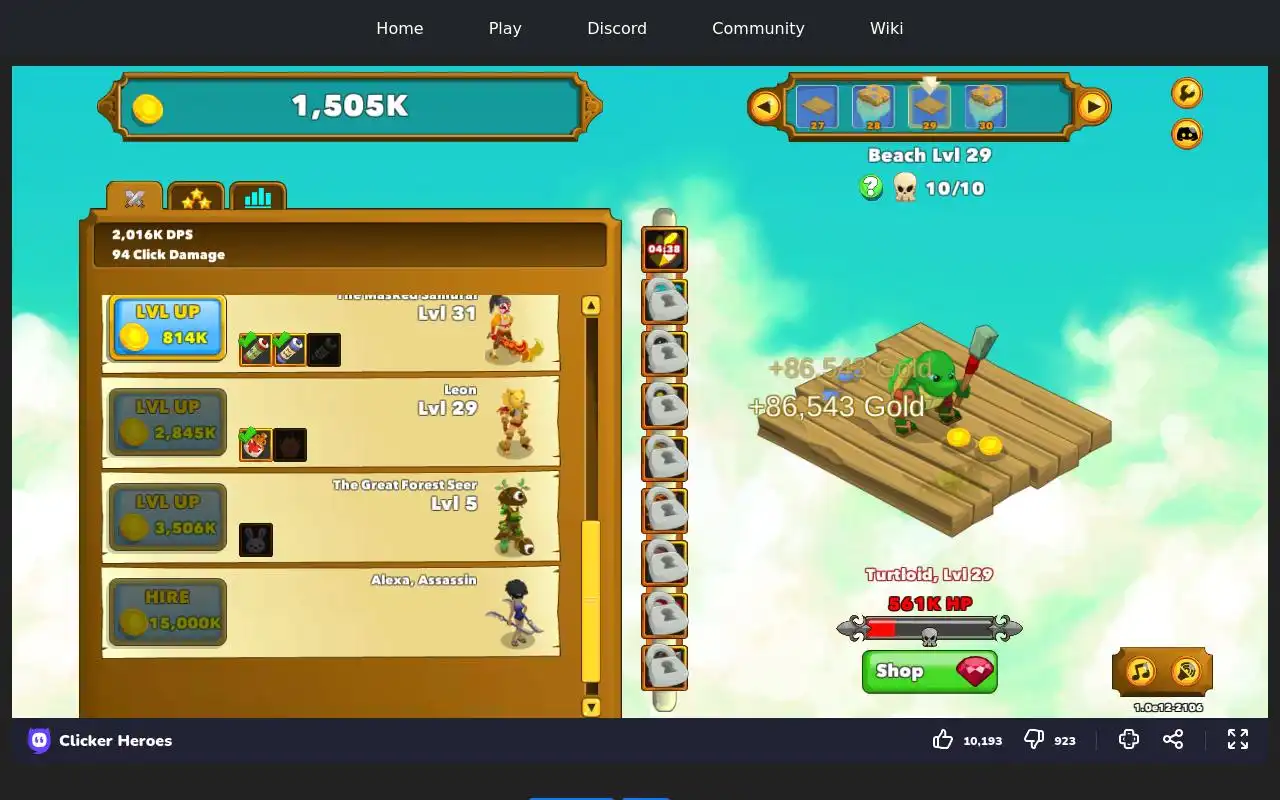Image resolution: width=1280 pixels, height=800 pixels.
Task: Activate the skill with the 04:38 timer
Action: (x=664, y=249)
